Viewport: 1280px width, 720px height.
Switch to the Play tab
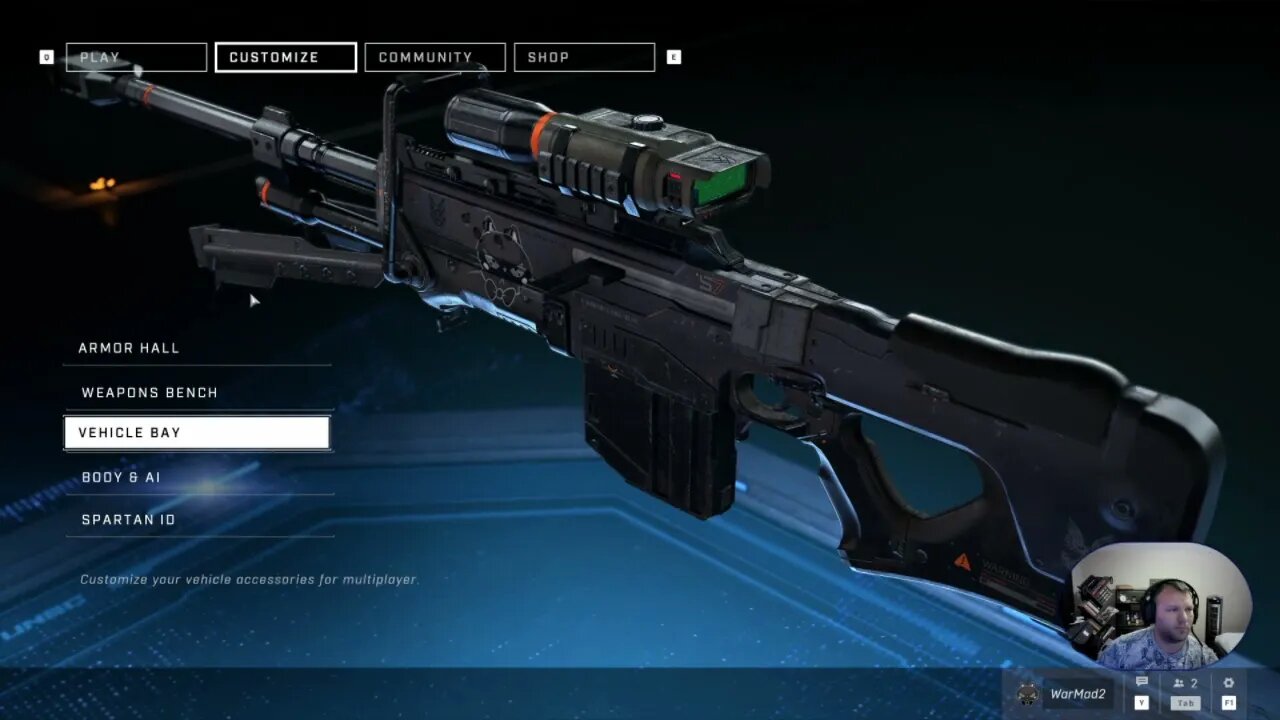click(136, 57)
